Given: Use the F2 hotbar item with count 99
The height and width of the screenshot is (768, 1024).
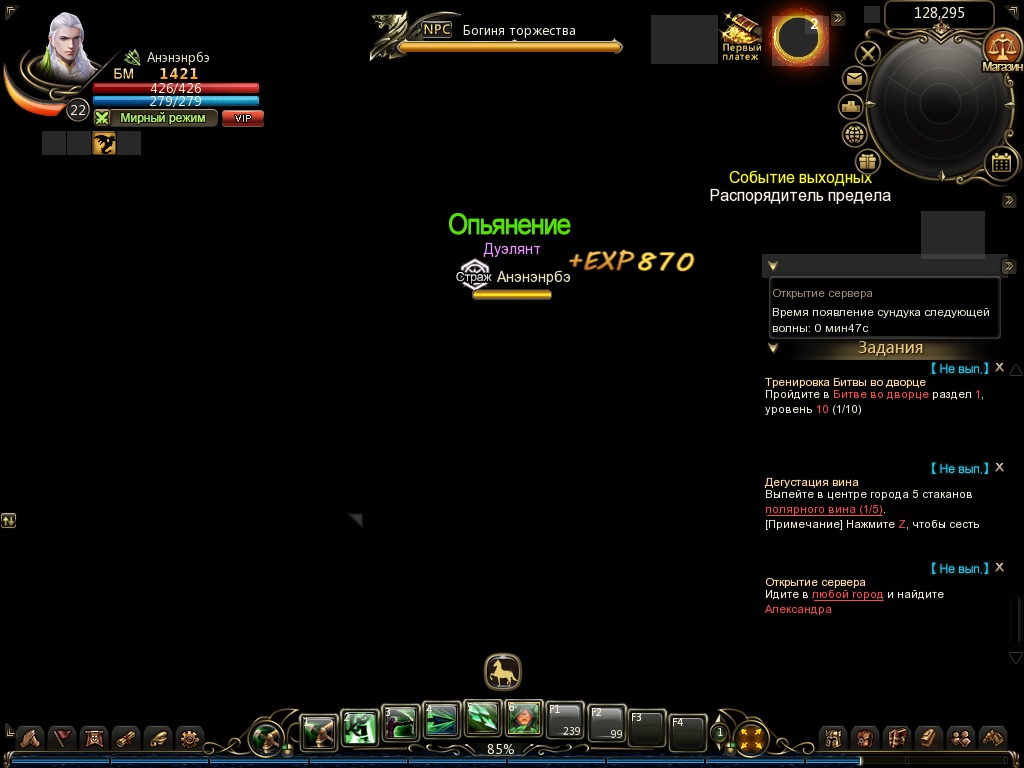Looking at the screenshot, I should pos(606,722).
